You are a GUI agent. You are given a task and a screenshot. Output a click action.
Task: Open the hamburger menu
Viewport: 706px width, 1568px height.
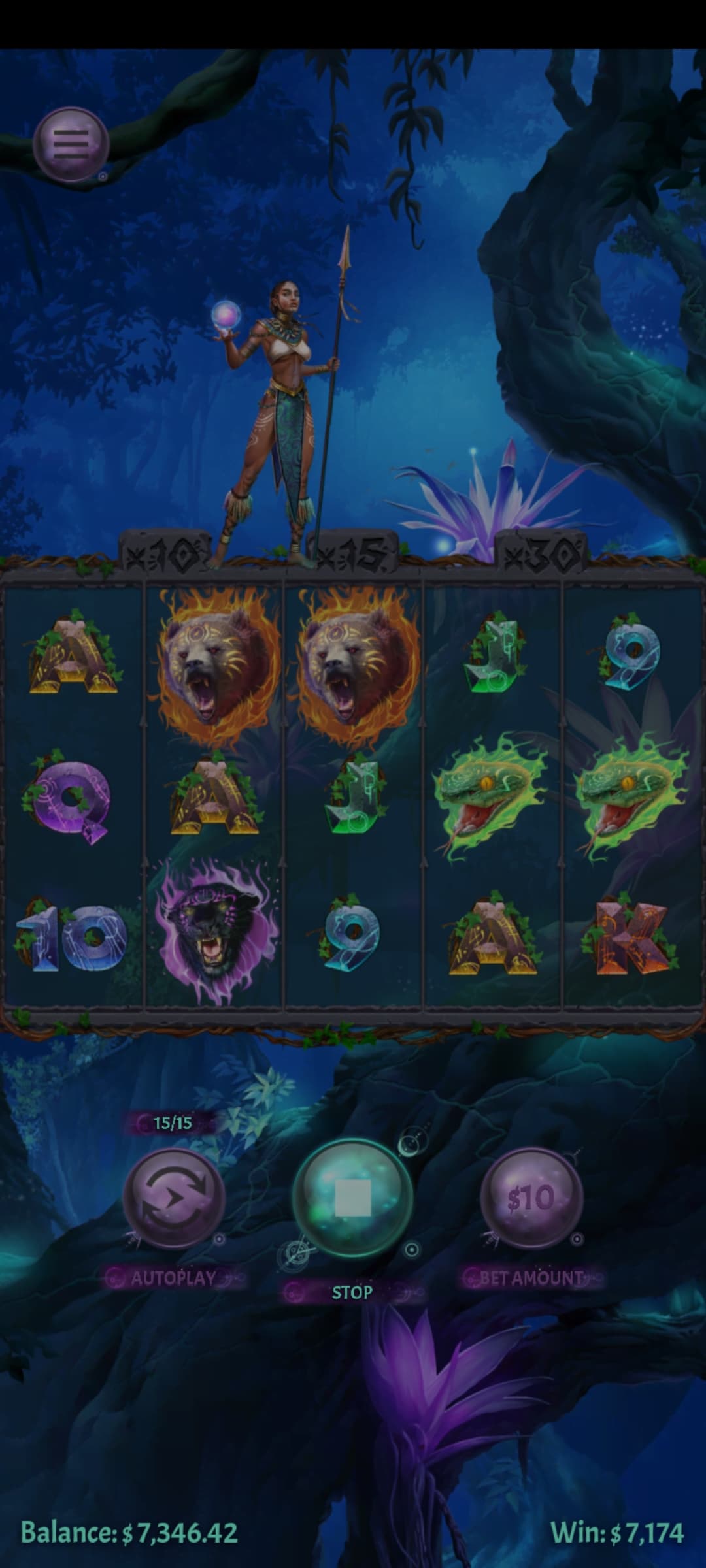coord(71,144)
